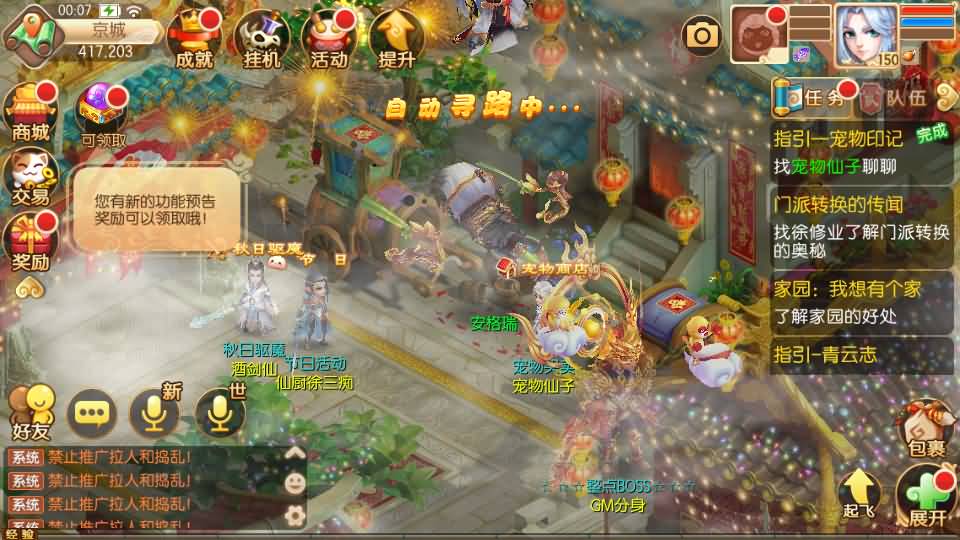Open the 成就 achievements menu
The image size is (960, 540).
point(194,39)
